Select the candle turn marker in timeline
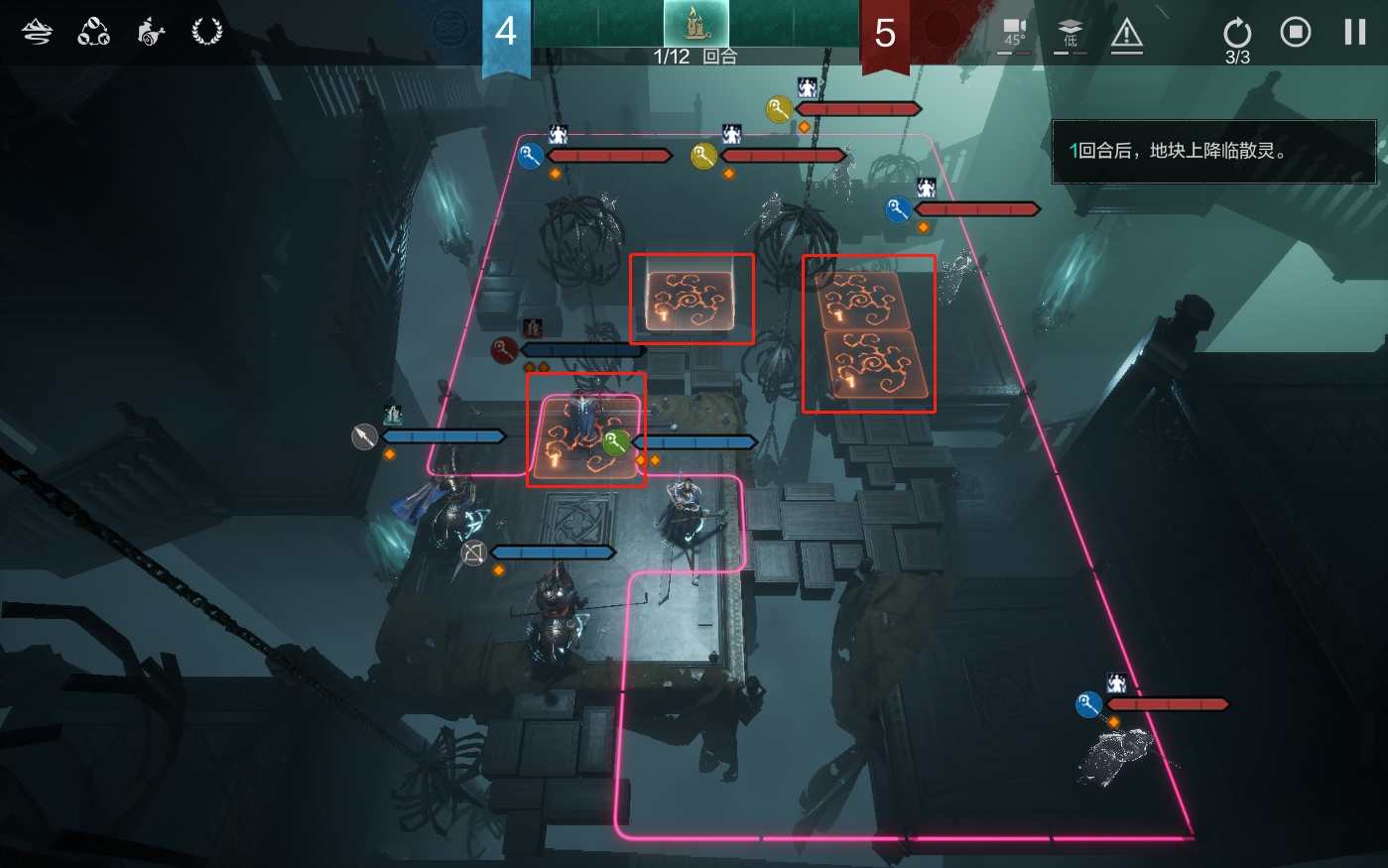1388x868 pixels. (695, 24)
